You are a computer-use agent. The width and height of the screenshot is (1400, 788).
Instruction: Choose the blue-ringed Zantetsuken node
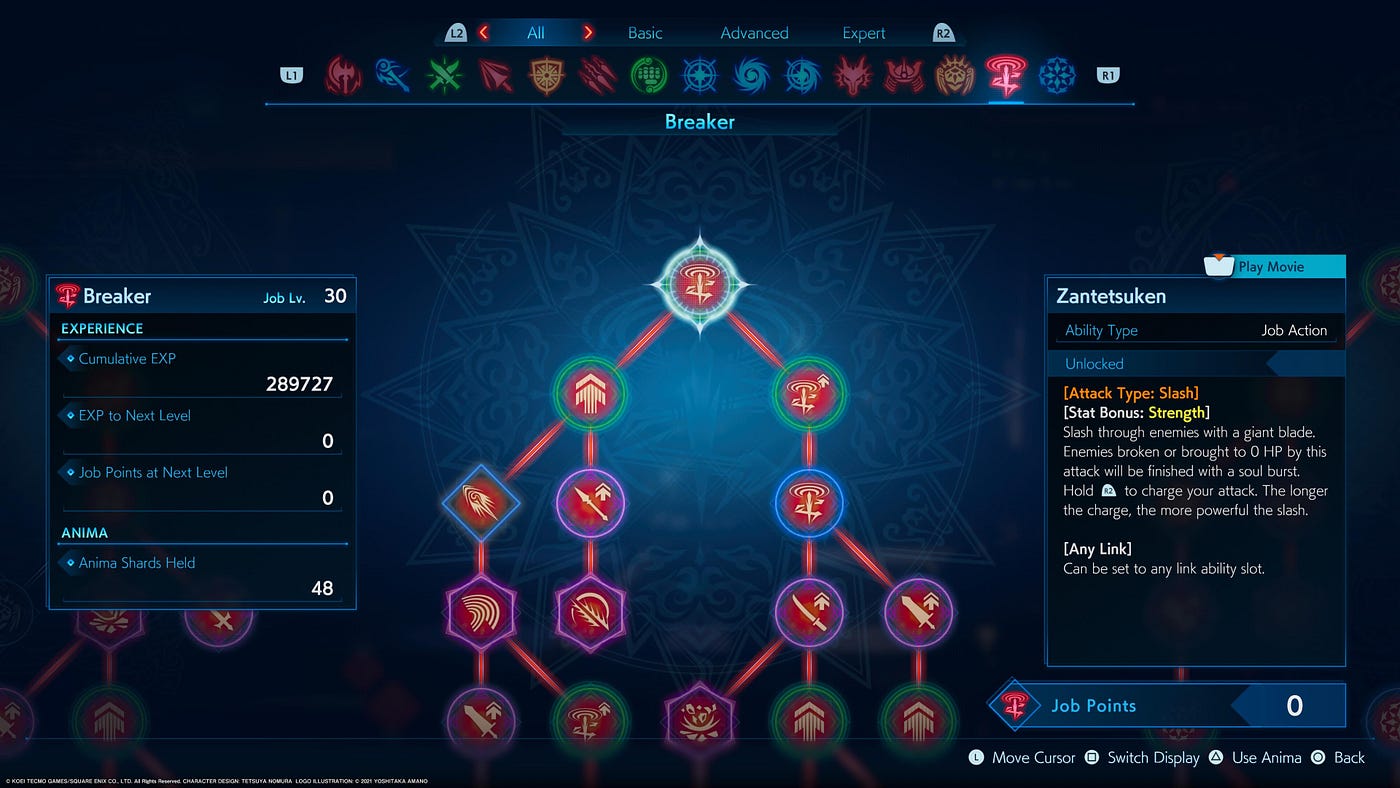click(809, 503)
